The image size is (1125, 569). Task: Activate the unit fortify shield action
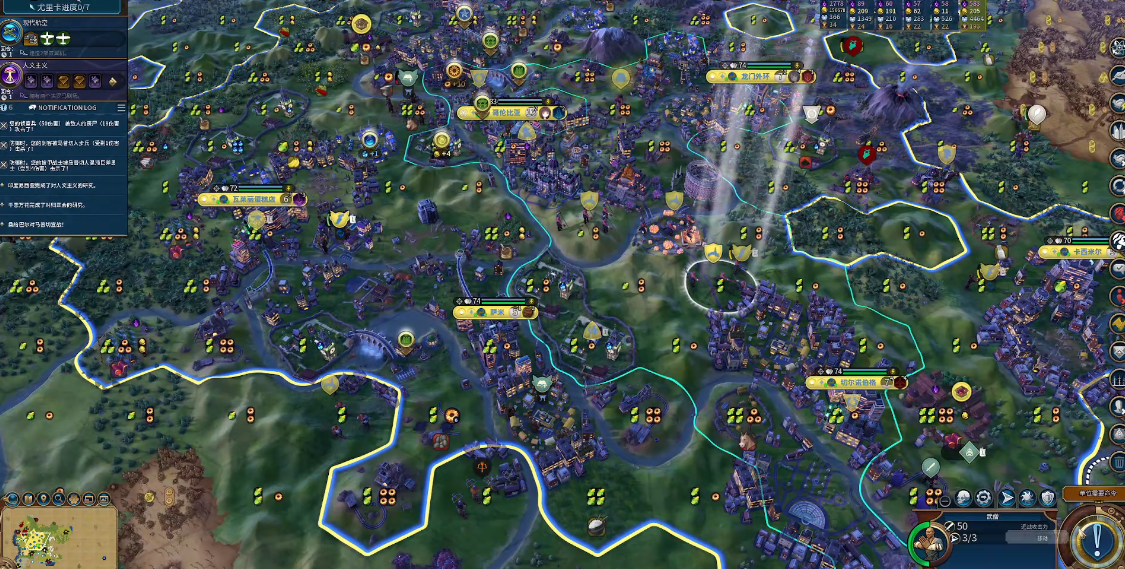tap(1047, 498)
